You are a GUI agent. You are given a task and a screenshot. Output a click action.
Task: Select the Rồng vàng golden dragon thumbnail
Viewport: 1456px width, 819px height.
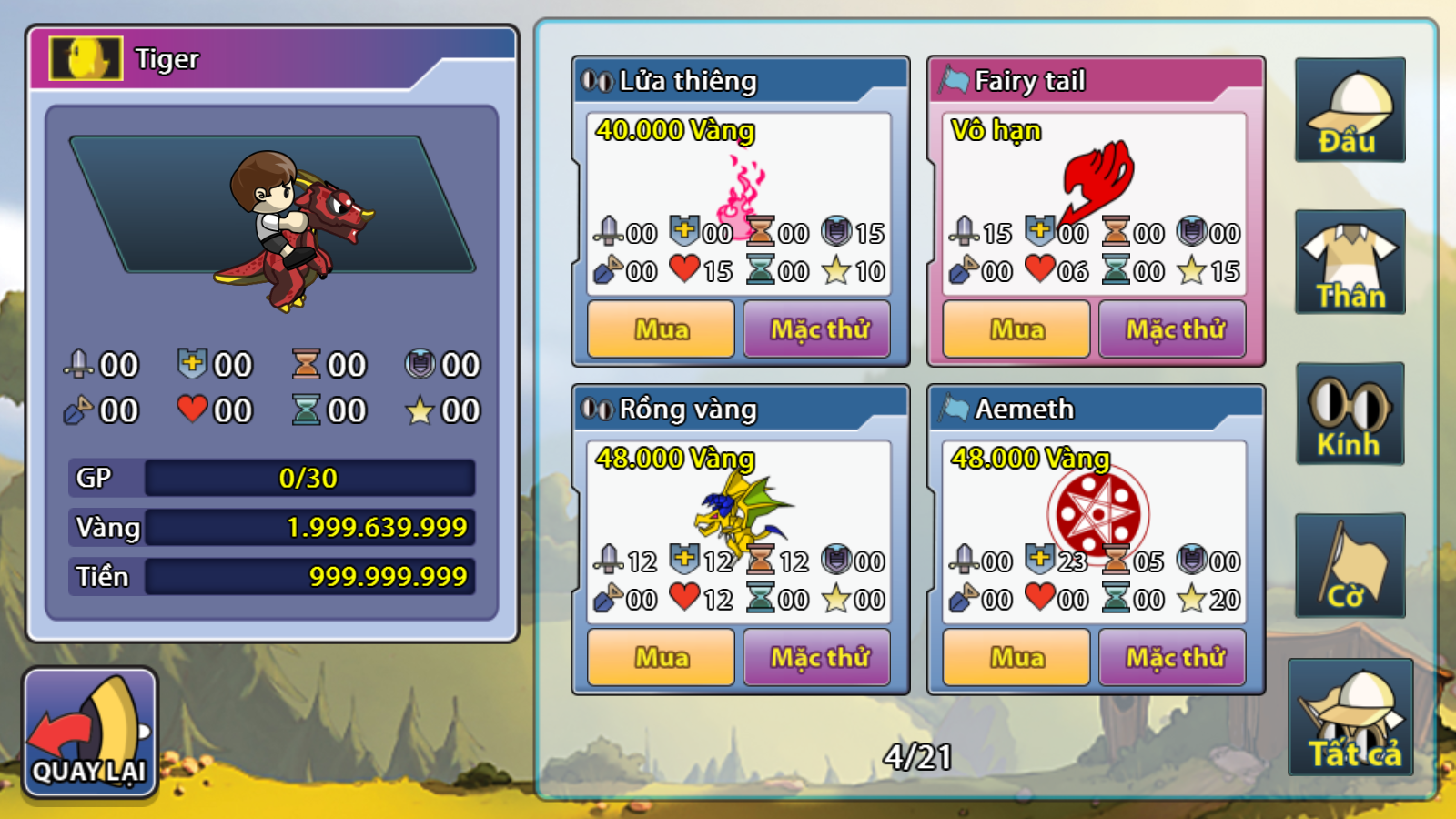point(742,511)
